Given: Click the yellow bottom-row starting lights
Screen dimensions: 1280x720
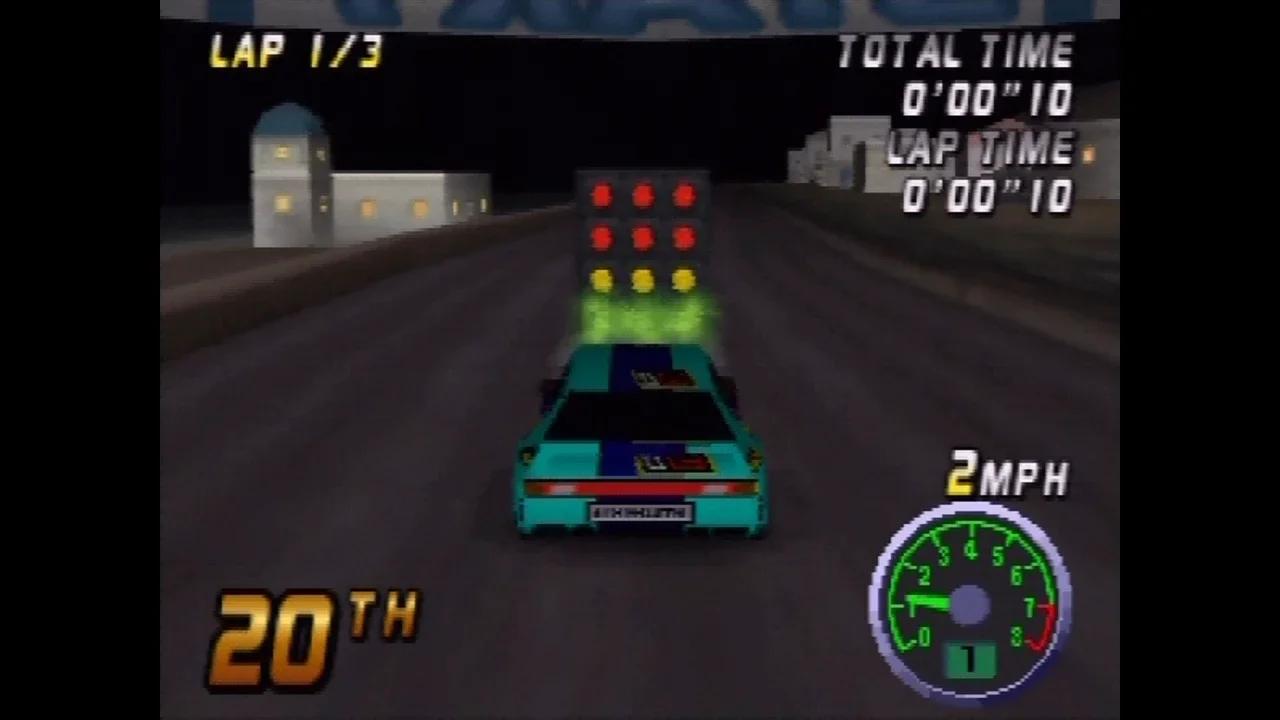Looking at the screenshot, I should pyautogui.click(x=643, y=279).
